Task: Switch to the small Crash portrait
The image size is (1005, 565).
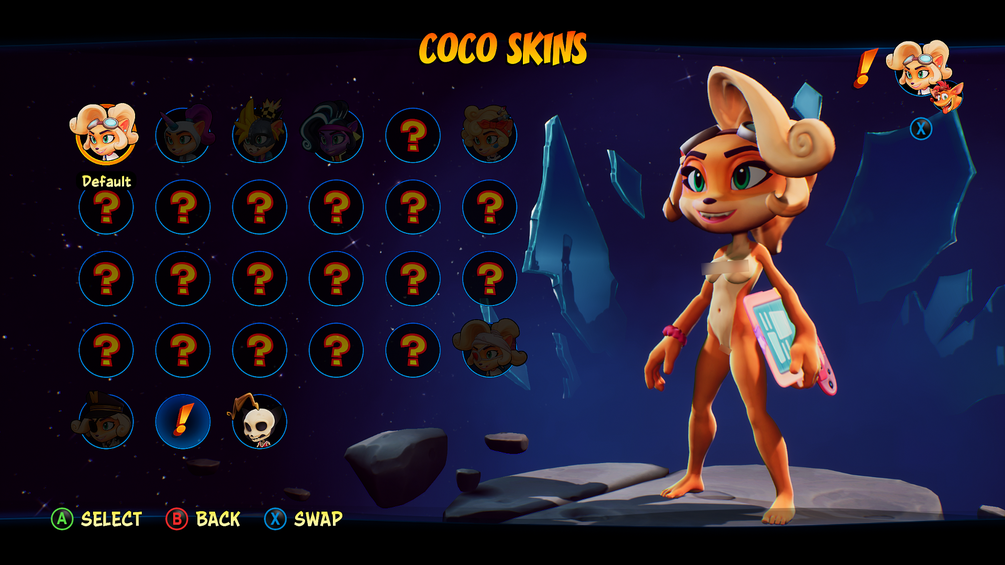Action: pos(945,98)
